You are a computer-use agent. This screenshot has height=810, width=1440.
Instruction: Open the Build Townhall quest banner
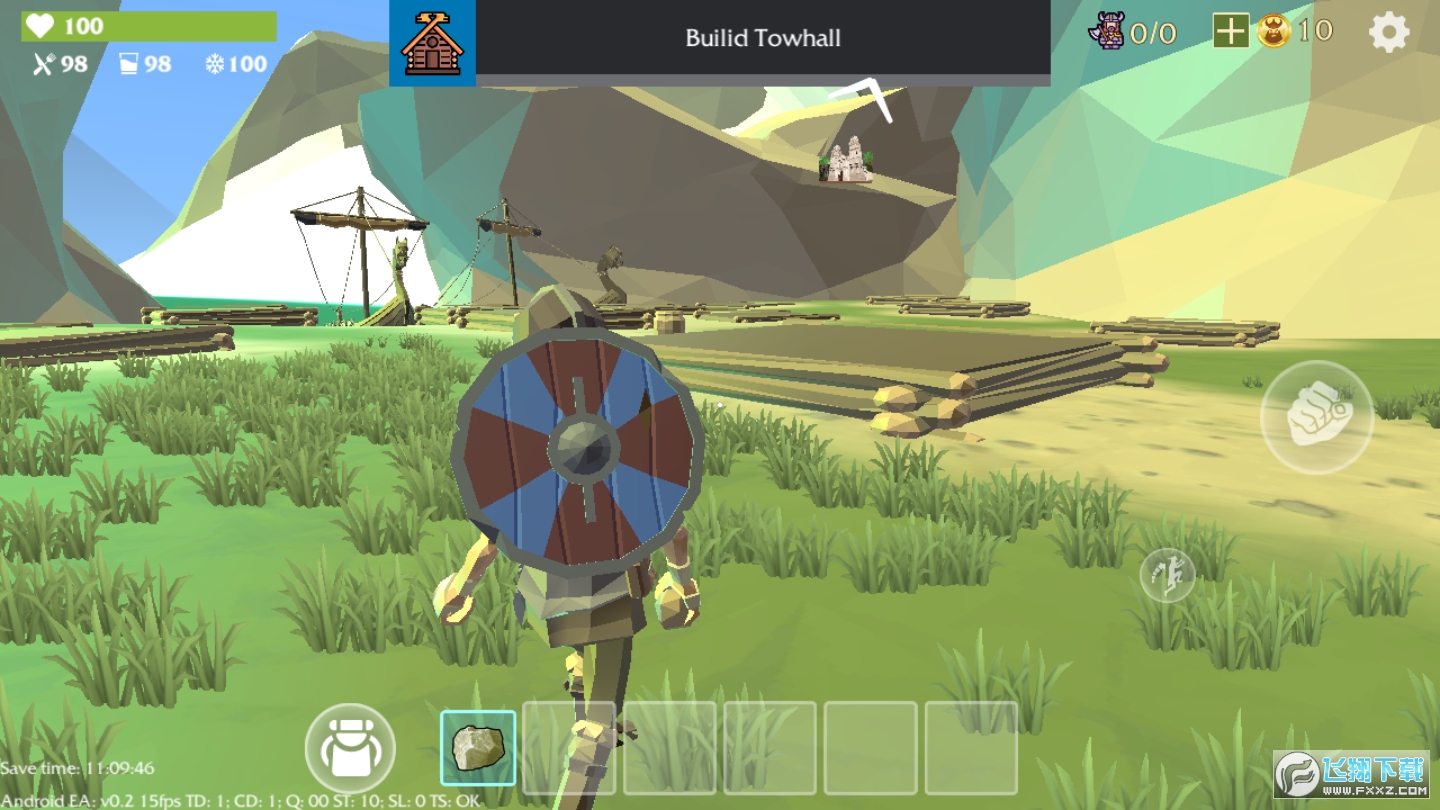pyautogui.click(x=762, y=40)
